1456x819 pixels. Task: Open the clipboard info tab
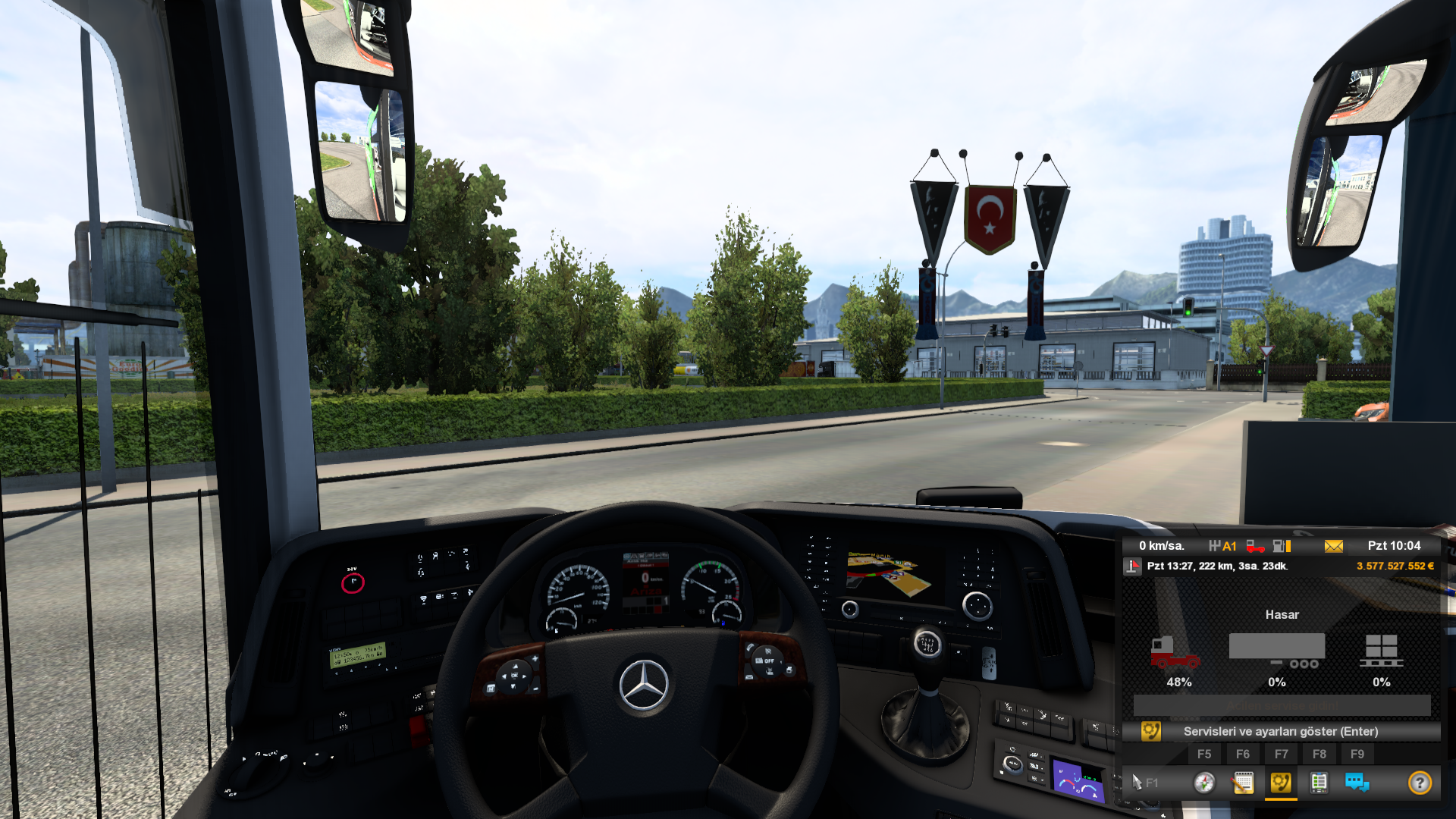pyautogui.click(x=1319, y=782)
